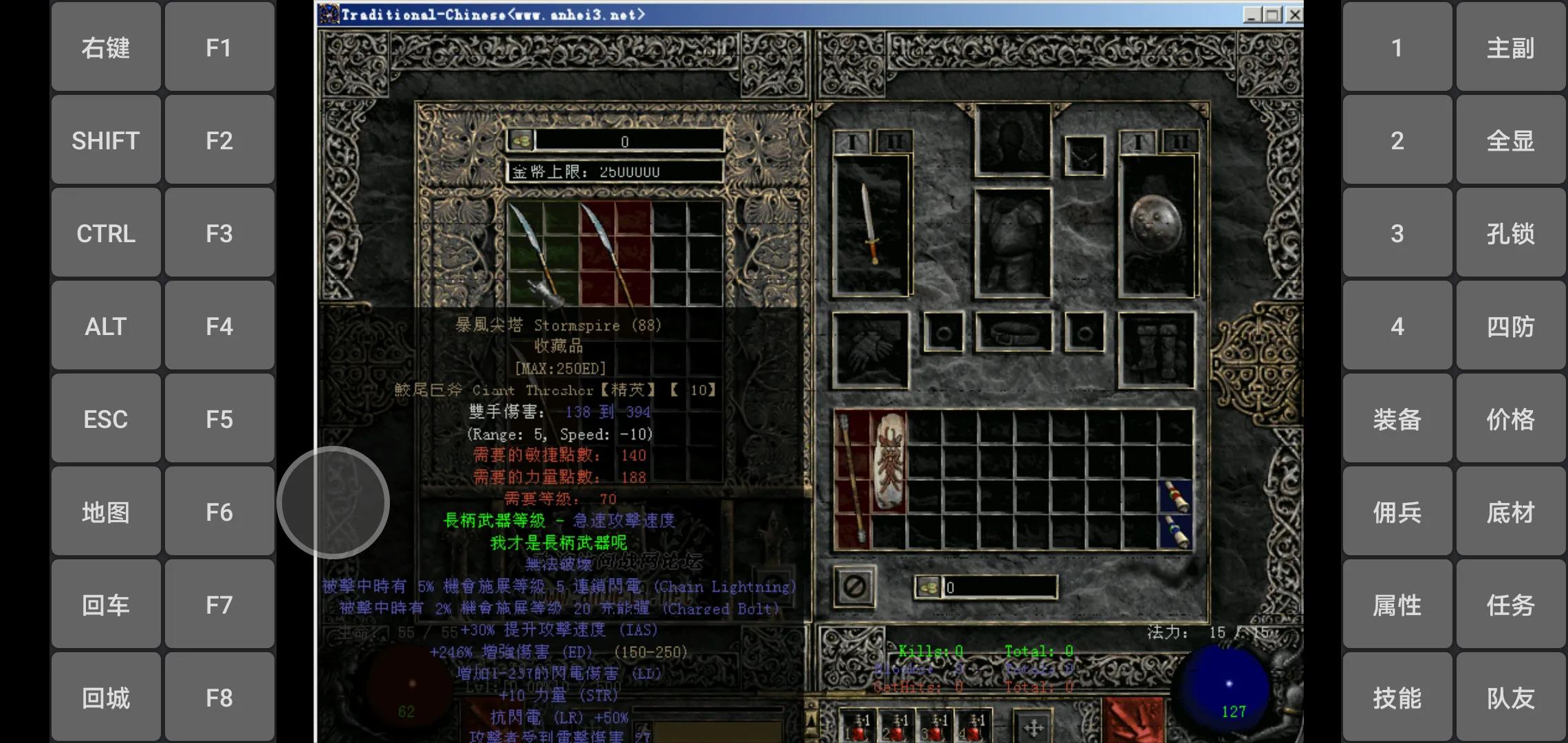The image size is (1568, 743).
Task: Switch to weapon set II above the sword
Action: (893, 142)
